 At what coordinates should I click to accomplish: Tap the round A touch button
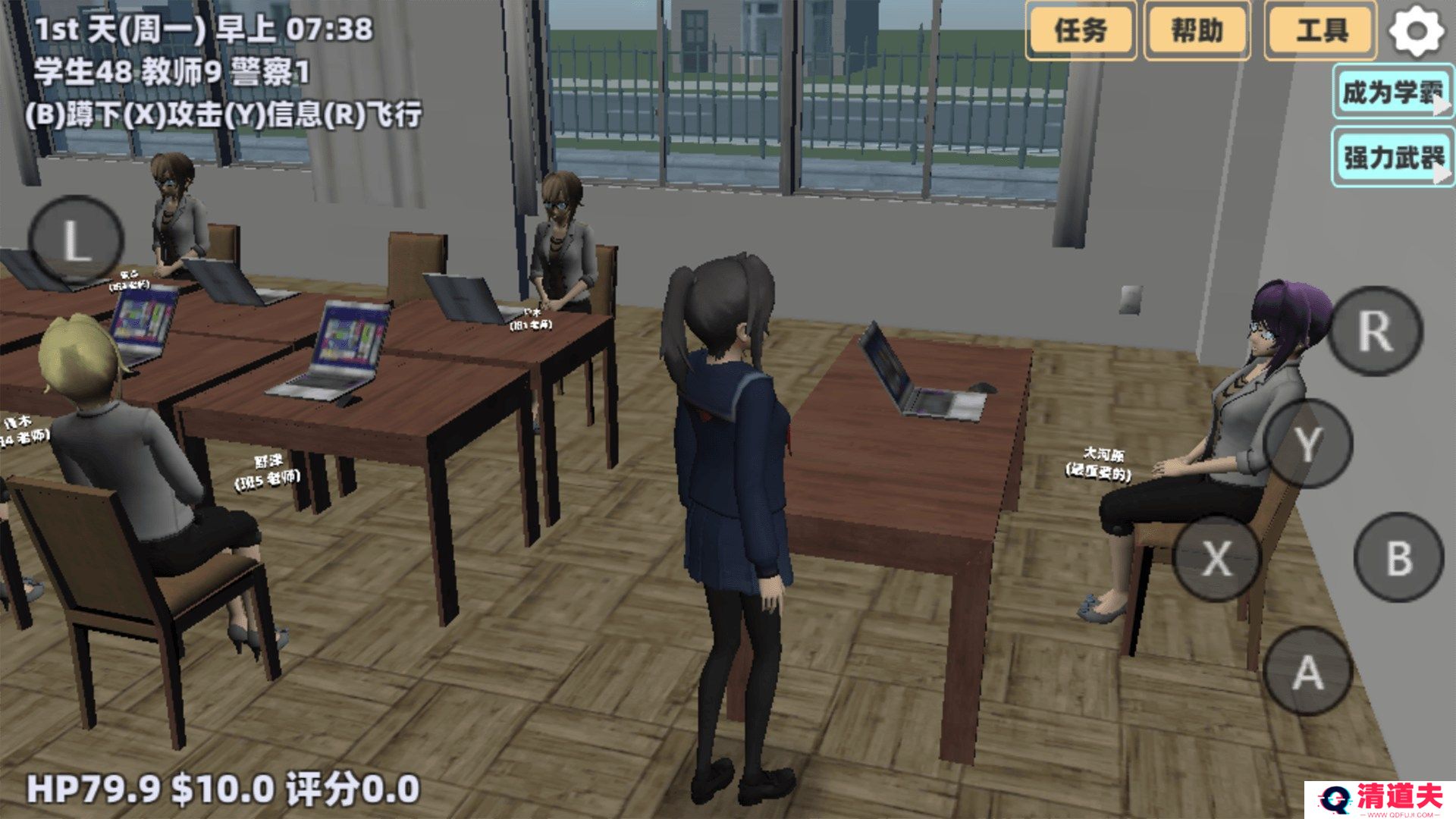1307,672
